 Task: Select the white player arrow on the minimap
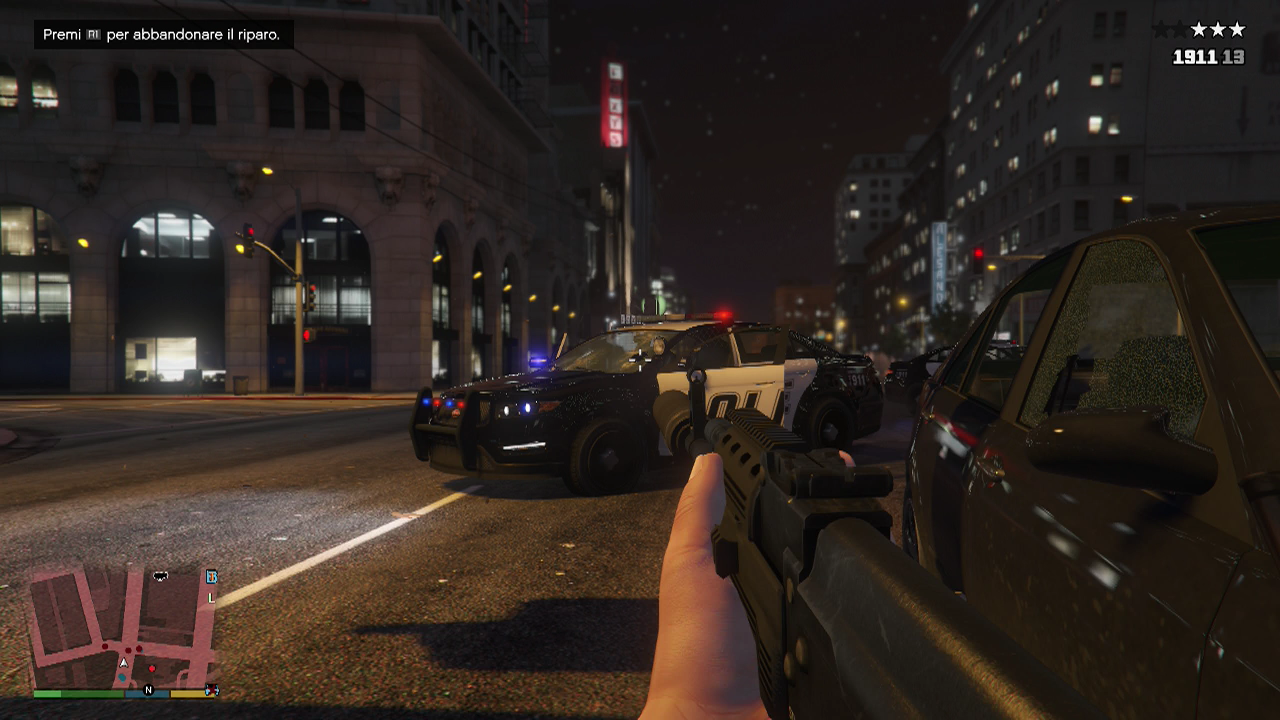[x=124, y=662]
